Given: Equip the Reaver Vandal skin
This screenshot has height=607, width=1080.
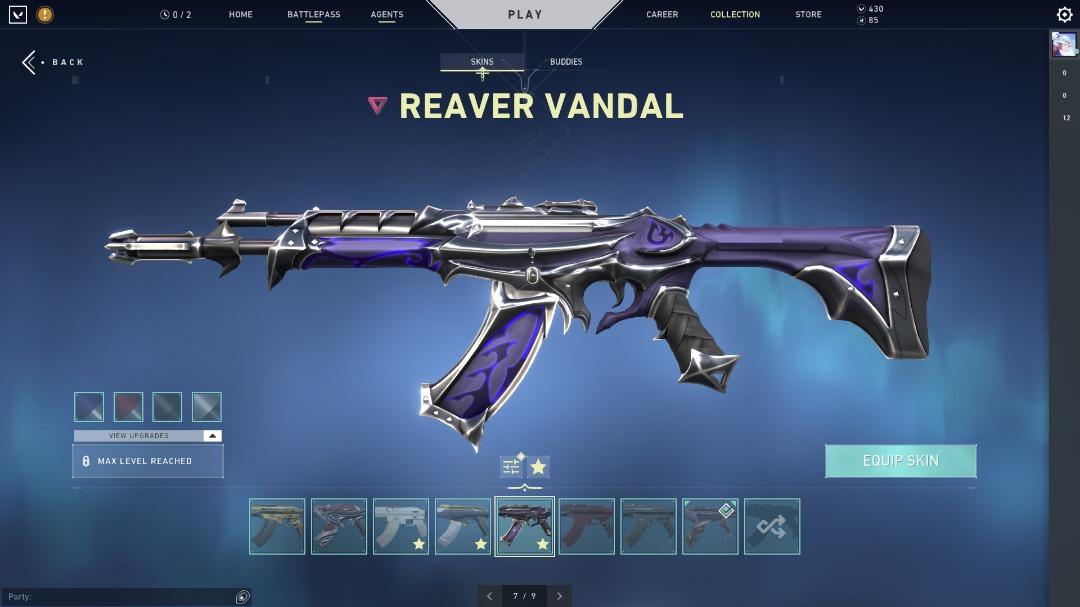Looking at the screenshot, I should [900, 461].
